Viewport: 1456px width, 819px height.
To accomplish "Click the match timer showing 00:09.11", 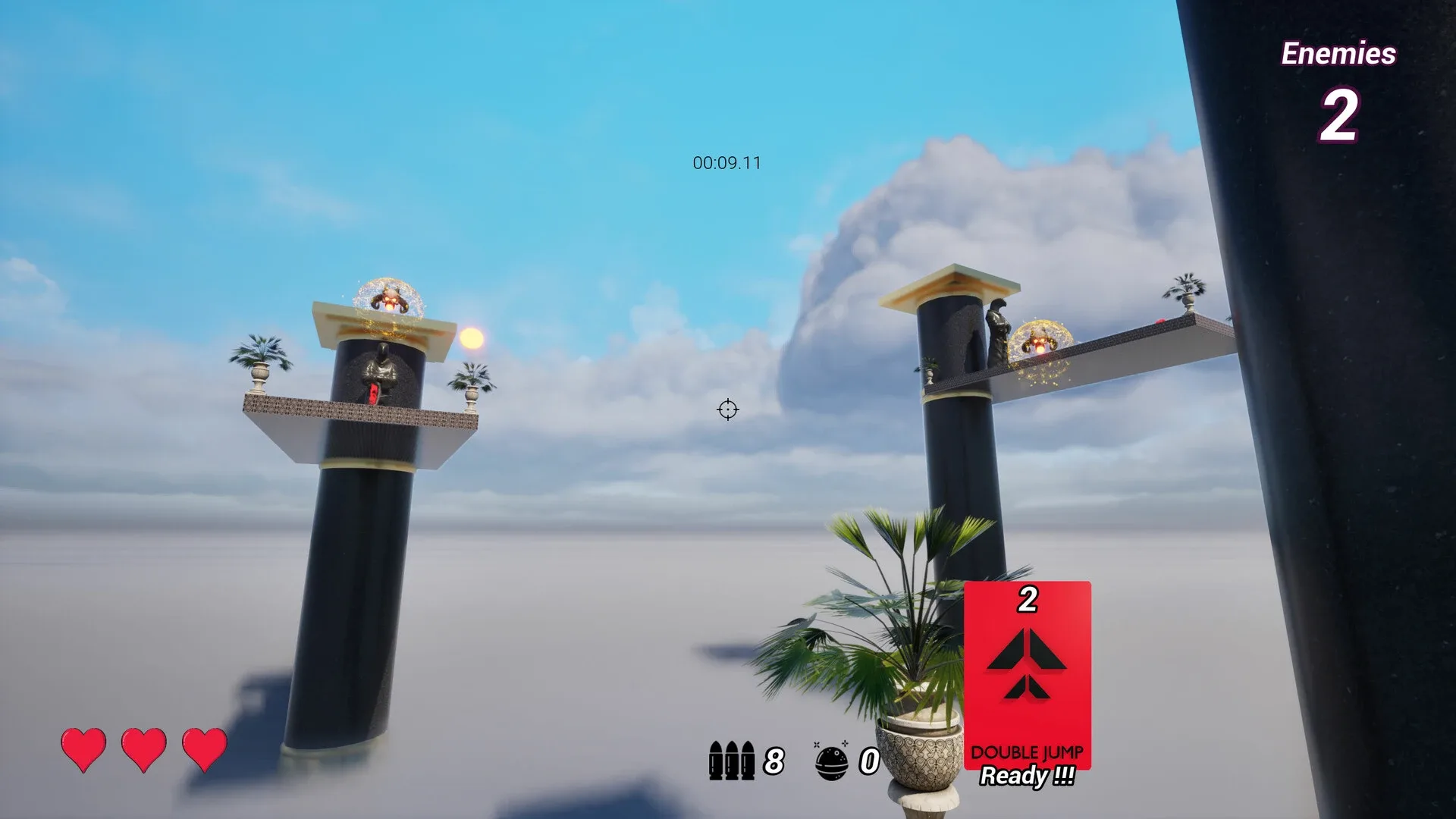I will point(726,162).
